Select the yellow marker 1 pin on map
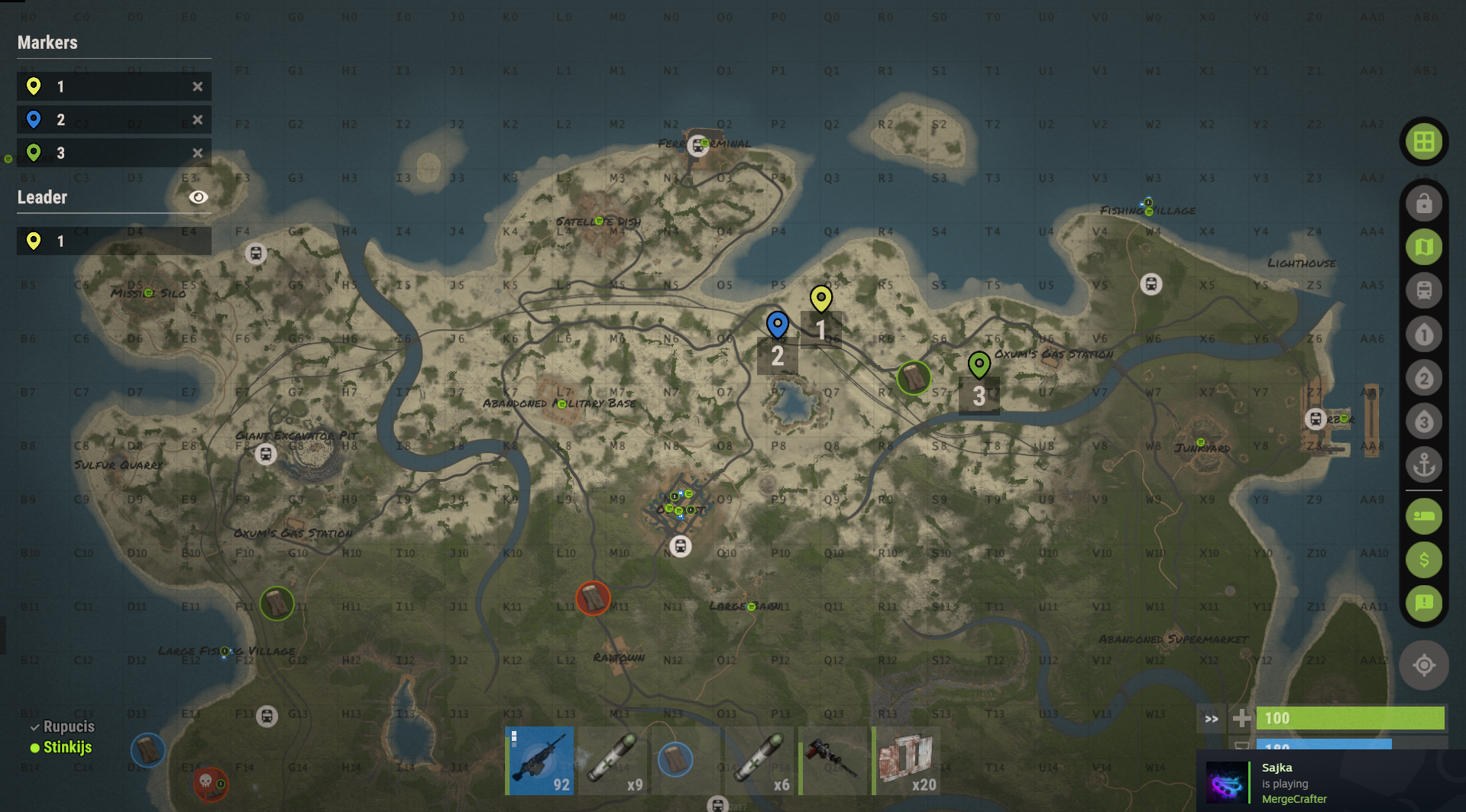The height and width of the screenshot is (812, 1466). pos(820,298)
